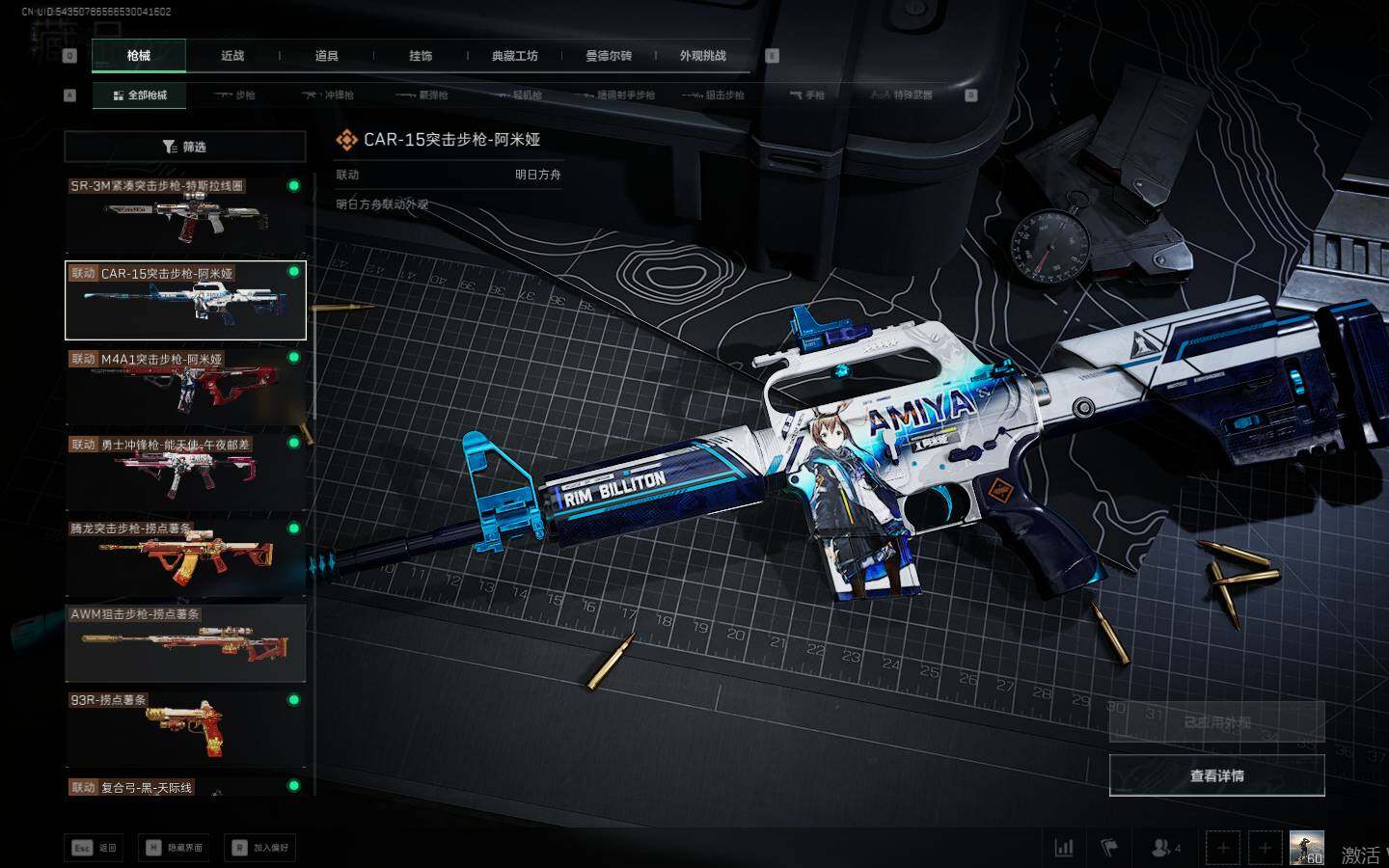Image resolution: width=1389 pixels, height=868 pixels.
Task: Click the 查看详情 view details button
Action: (1216, 775)
